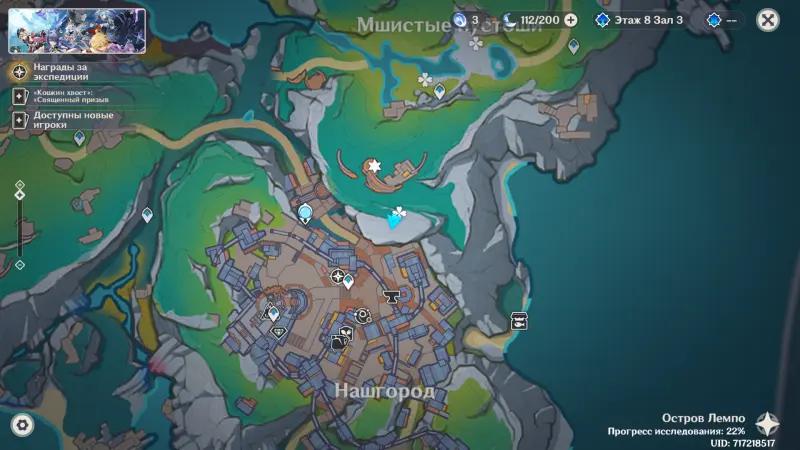
Task: Open the map settings gear
Action: (21, 425)
